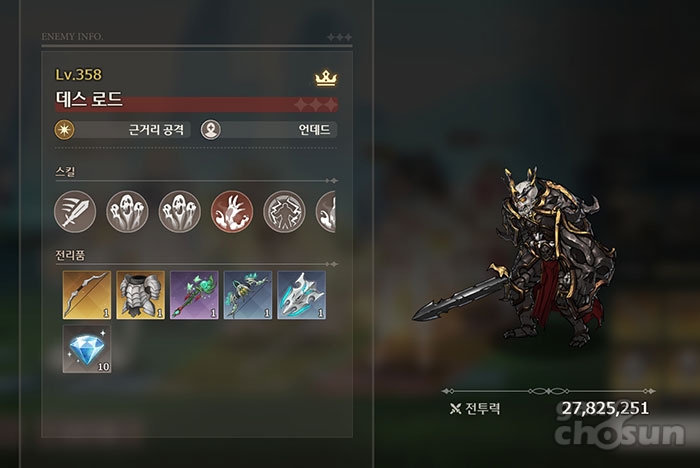This screenshot has height=468, width=700.
Task: Select the sword slash skill icon
Action: pyautogui.click(x=75, y=211)
